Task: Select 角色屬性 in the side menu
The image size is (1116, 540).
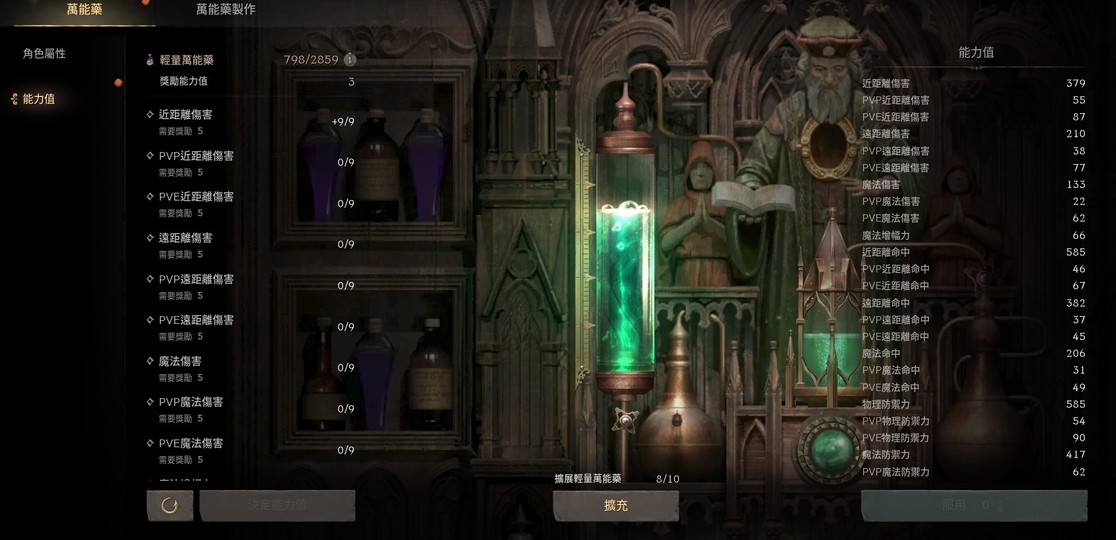Action: 45,54
